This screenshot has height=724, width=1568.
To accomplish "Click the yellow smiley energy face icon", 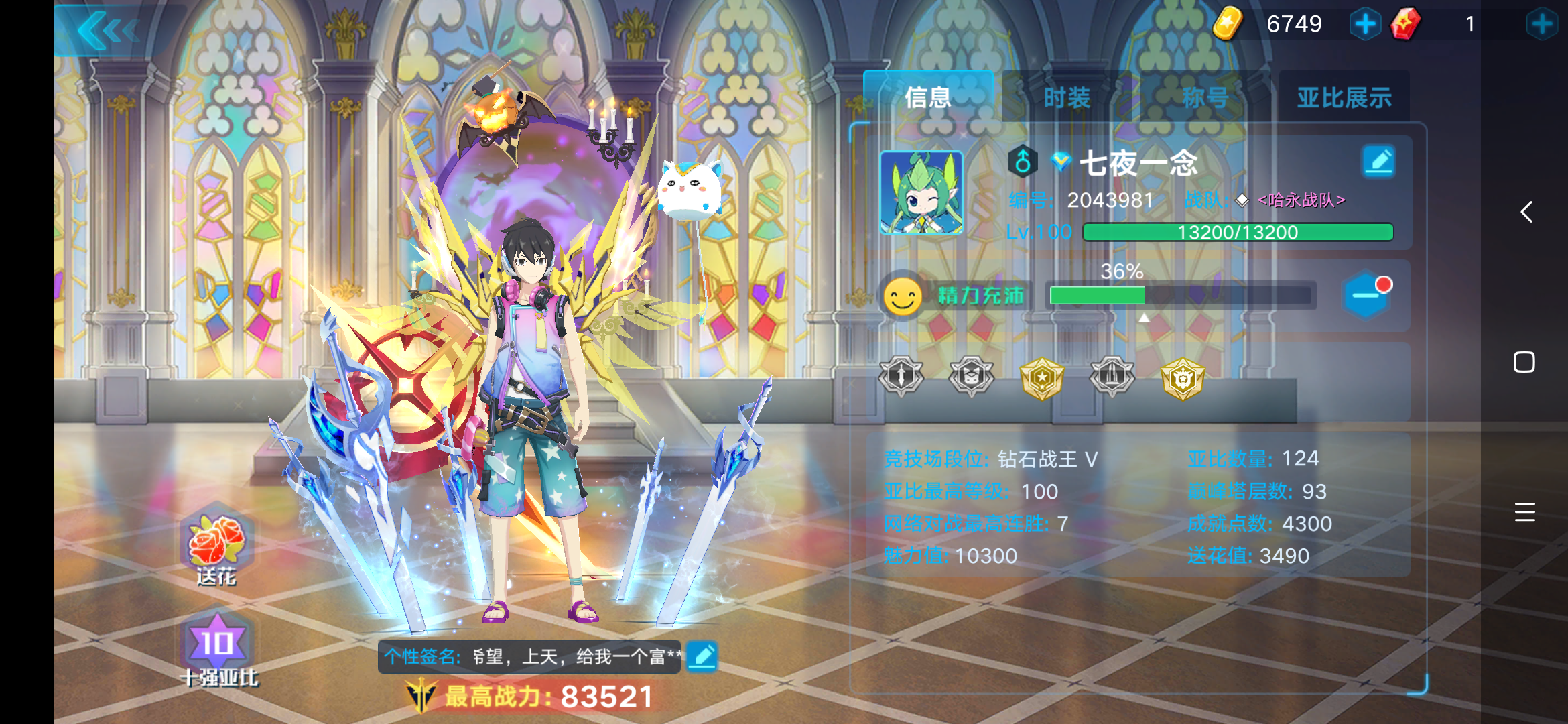I will tap(903, 296).
